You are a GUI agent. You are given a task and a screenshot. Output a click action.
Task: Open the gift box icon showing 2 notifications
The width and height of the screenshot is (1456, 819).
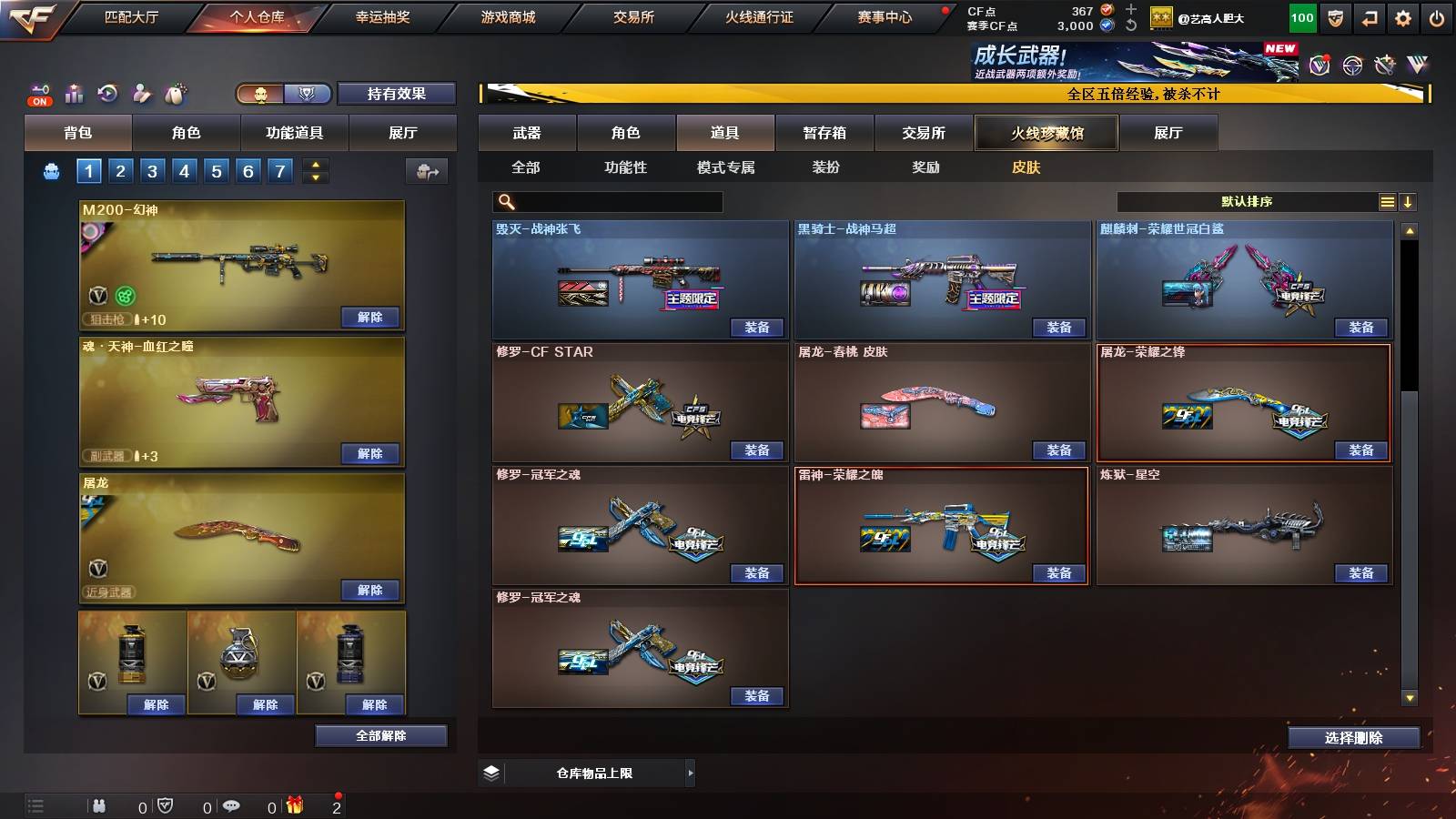(296, 805)
